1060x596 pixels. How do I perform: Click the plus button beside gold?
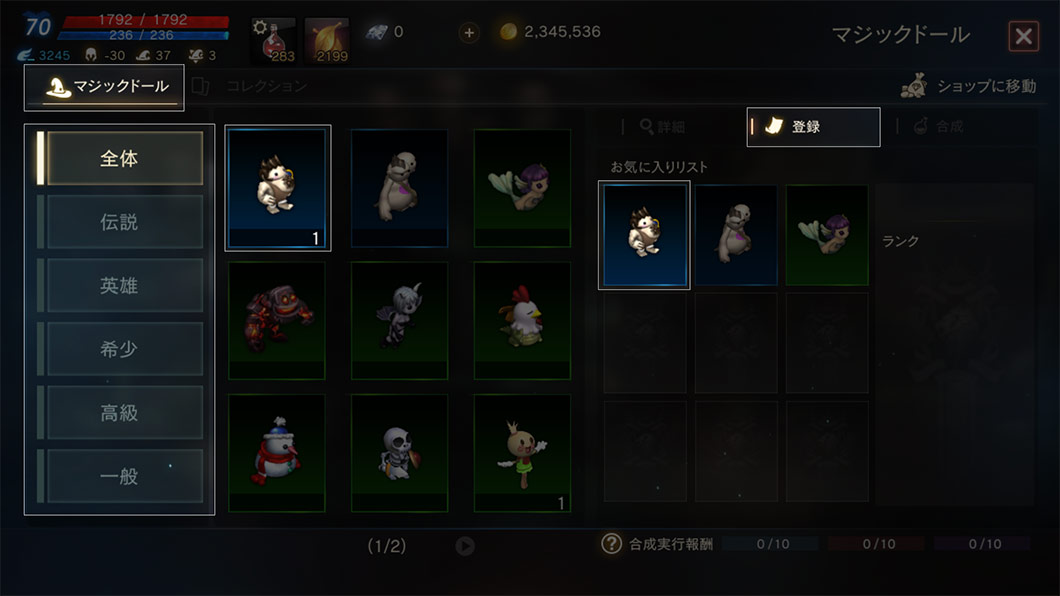pos(469,32)
